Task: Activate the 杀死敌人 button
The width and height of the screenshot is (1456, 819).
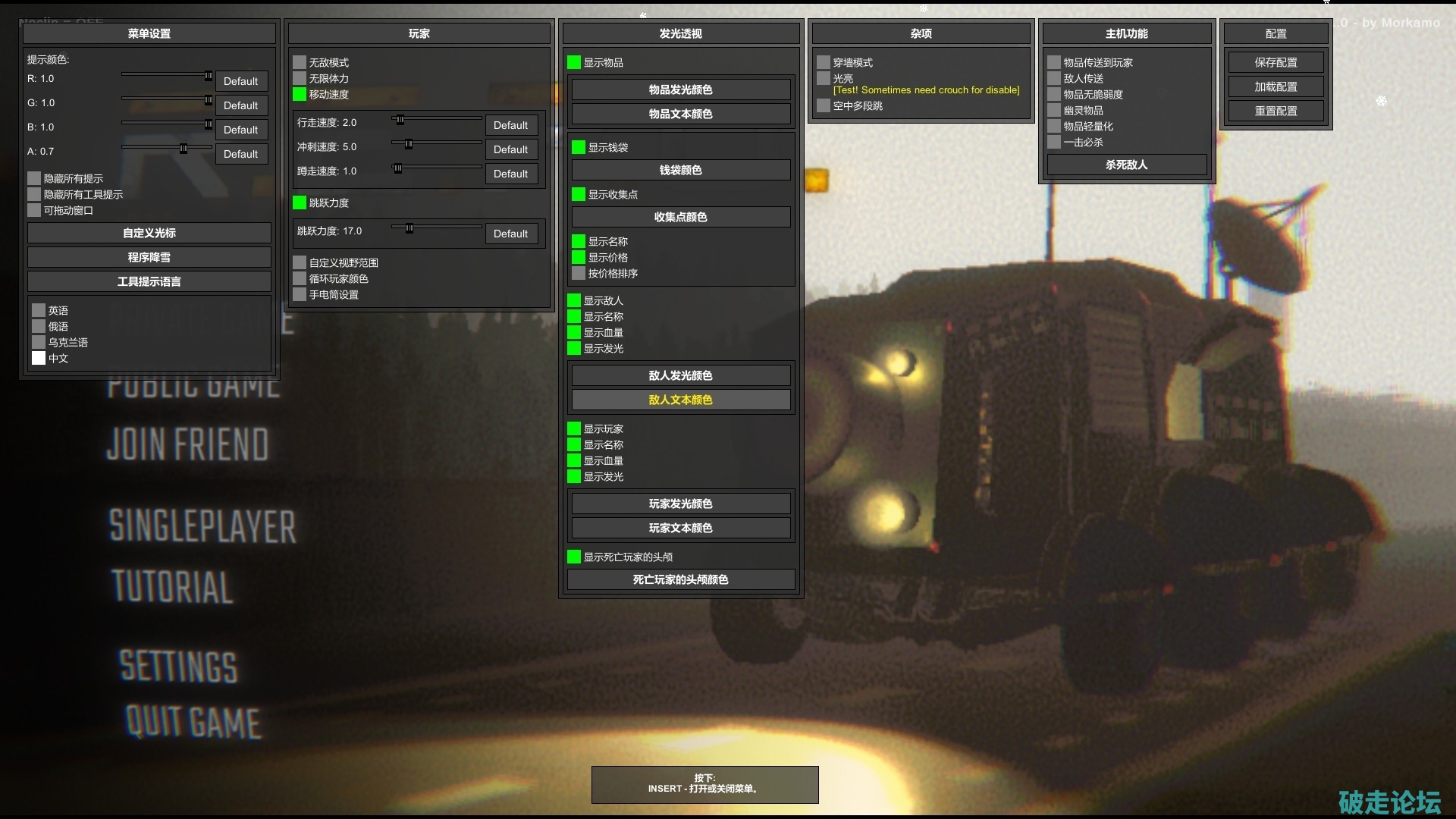Action: point(1126,165)
